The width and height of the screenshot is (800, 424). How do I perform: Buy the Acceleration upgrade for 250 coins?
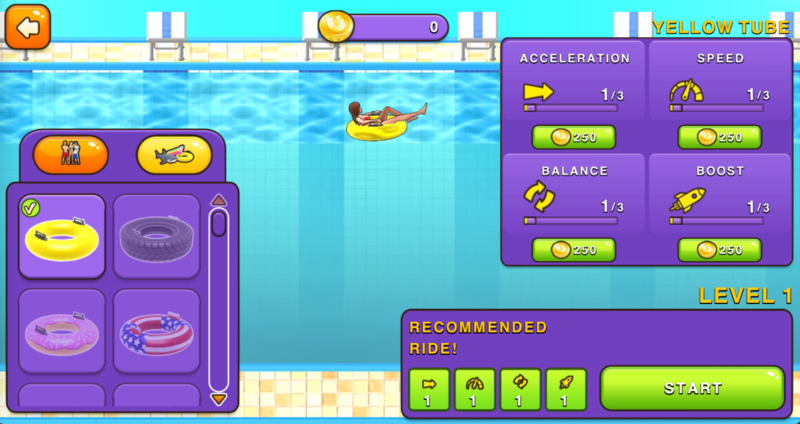point(573,137)
